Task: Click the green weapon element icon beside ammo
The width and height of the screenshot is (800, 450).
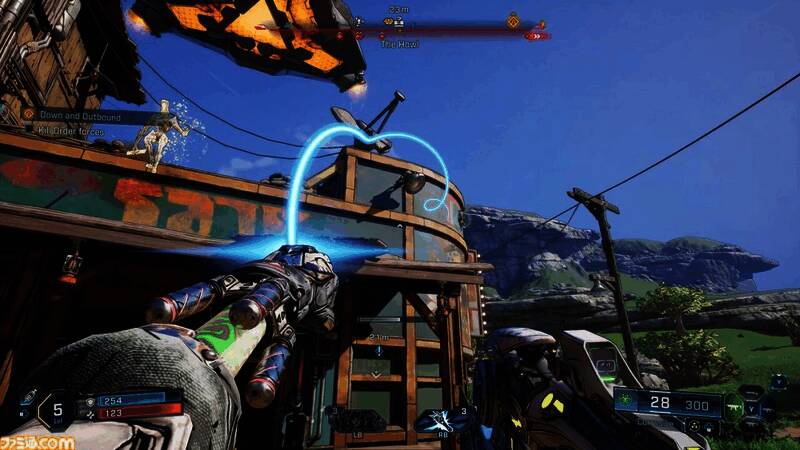Action: click(x=625, y=401)
